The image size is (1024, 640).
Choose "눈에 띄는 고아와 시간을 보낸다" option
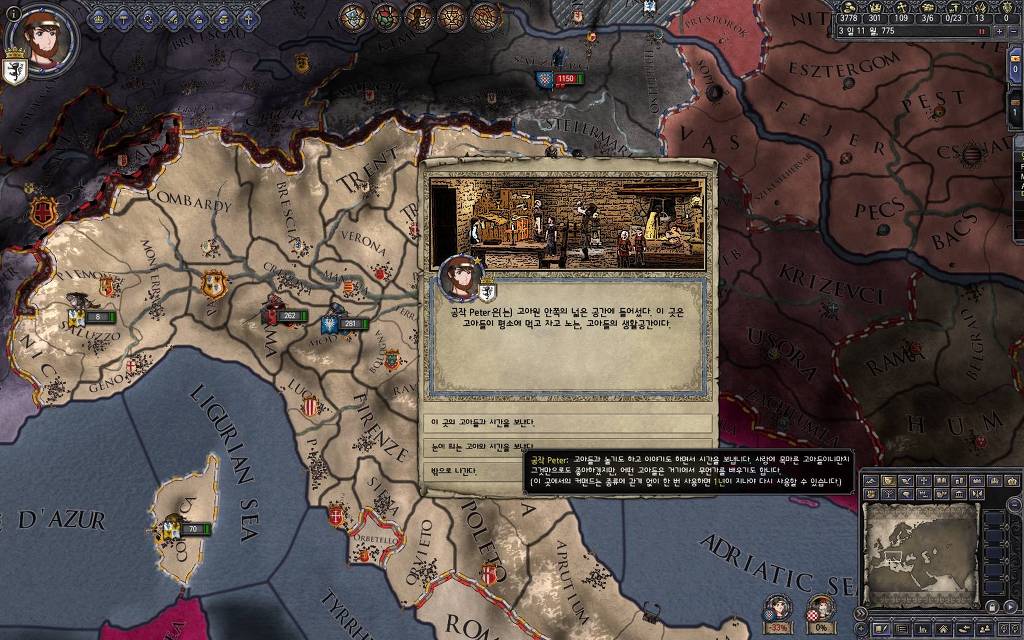tap(567, 446)
